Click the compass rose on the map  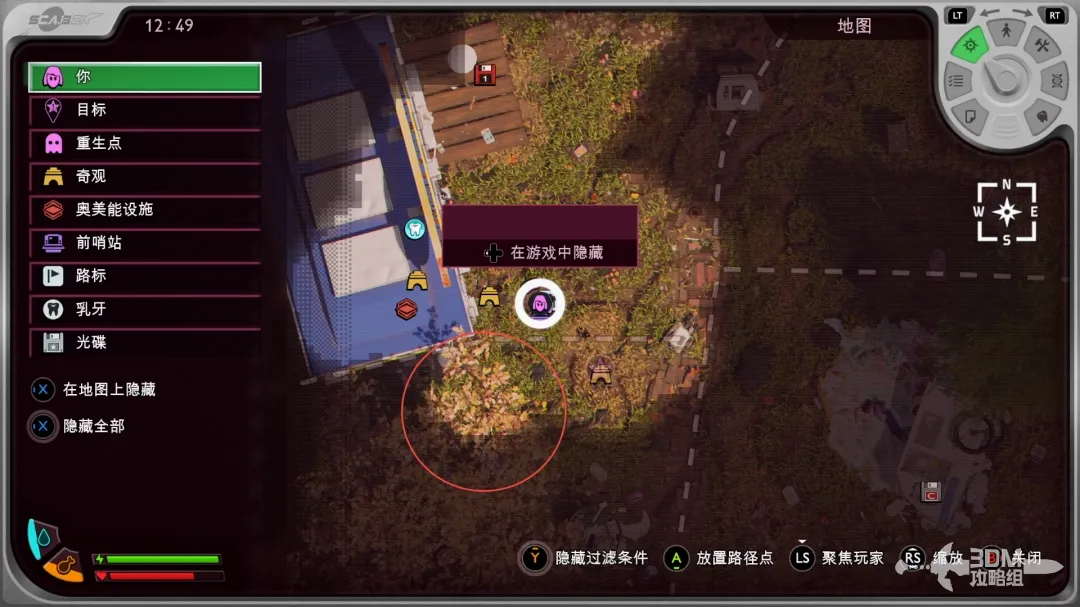tap(1006, 212)
